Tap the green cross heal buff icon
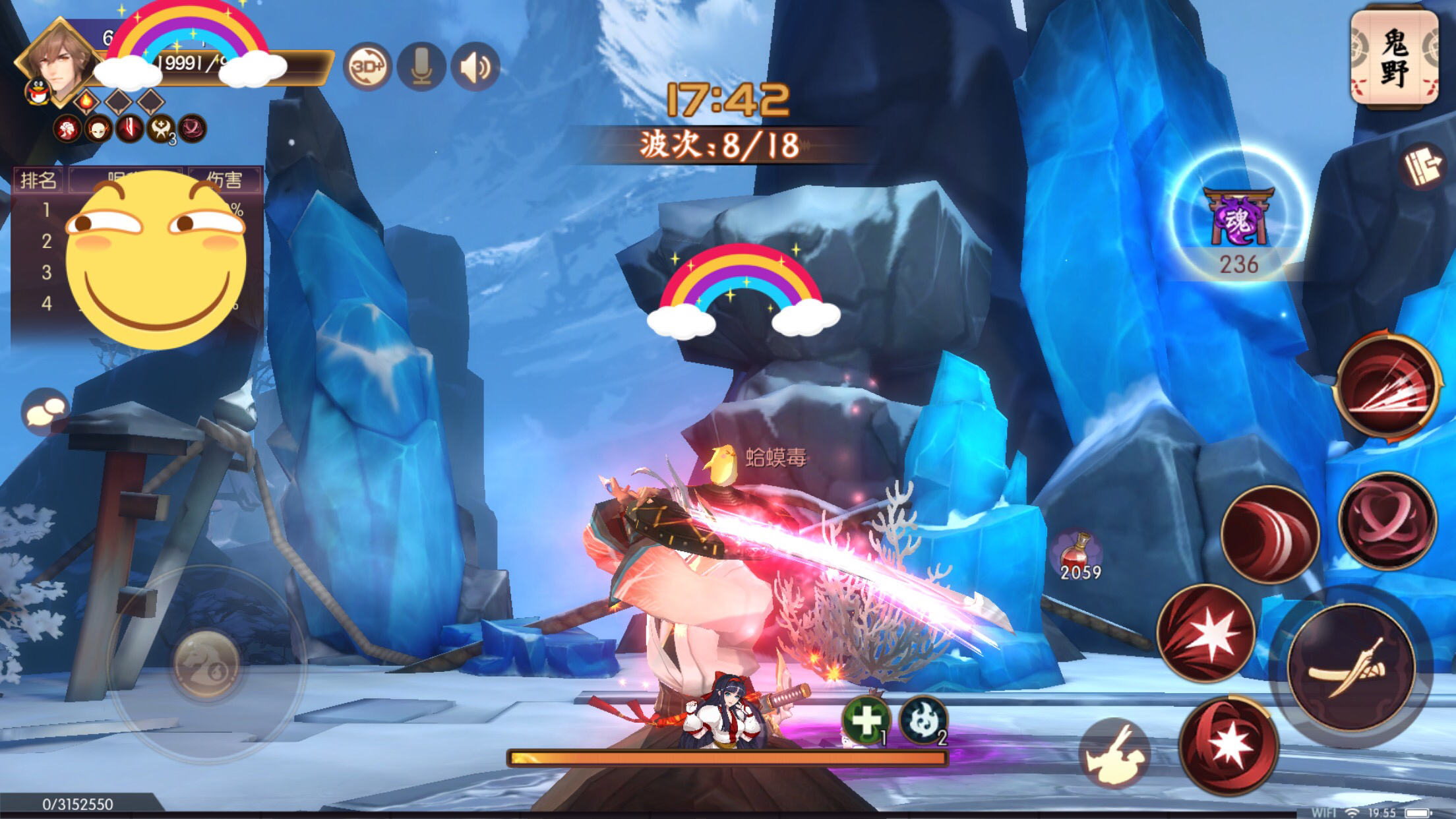 tap(865, 719)
